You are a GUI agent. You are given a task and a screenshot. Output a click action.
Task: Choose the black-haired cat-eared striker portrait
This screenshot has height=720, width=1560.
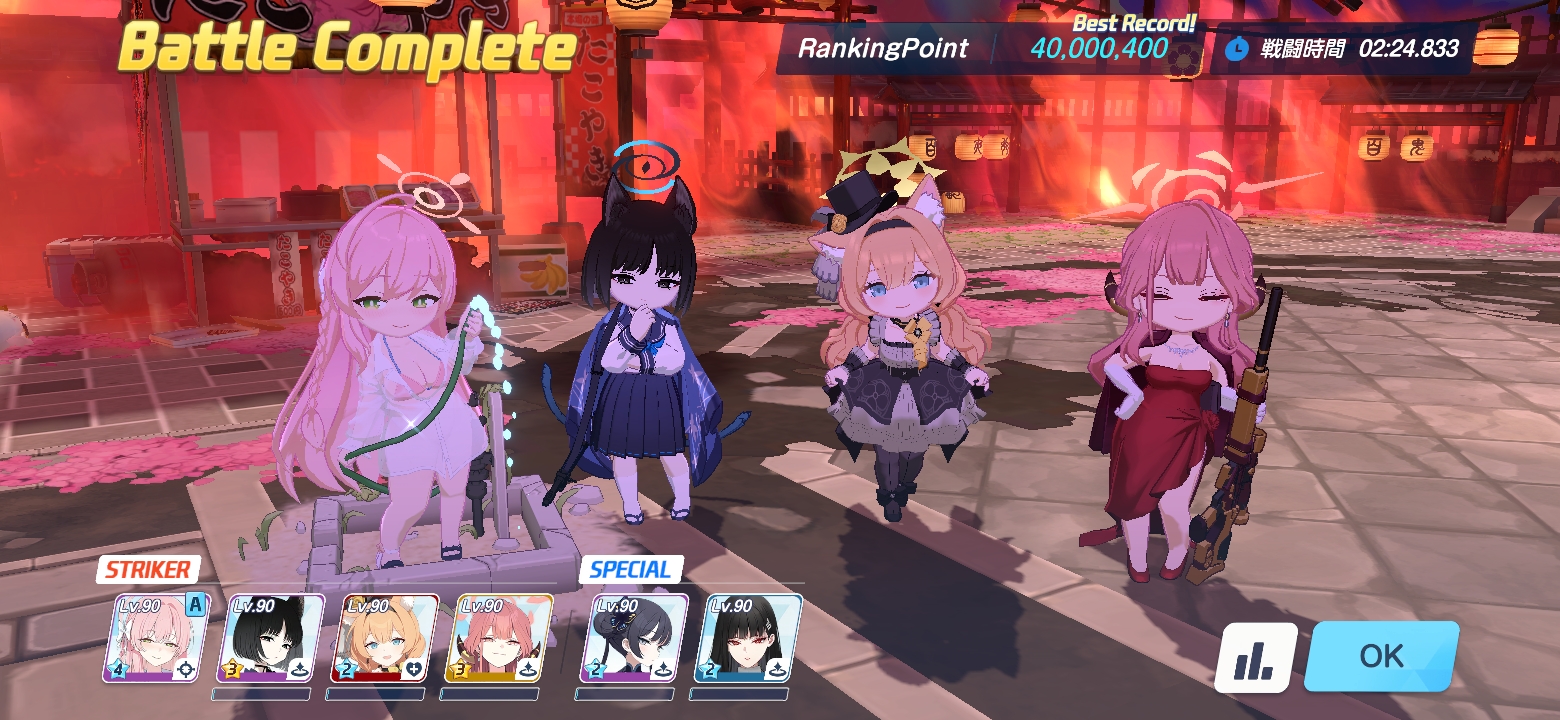point(271,638)
